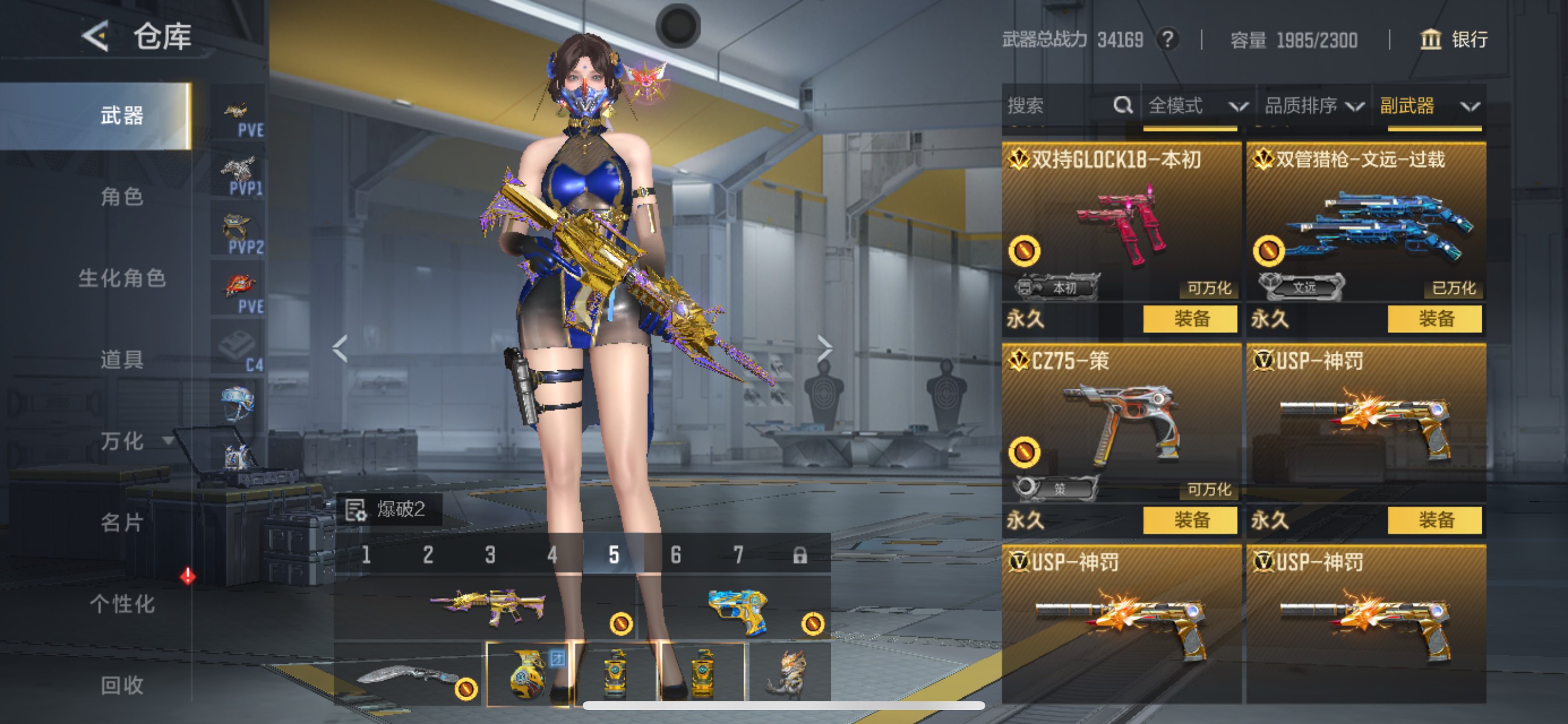Viewport: 1568px width, 724px height.
Task: Select loadout slot number 6
Action: [675, 555]
